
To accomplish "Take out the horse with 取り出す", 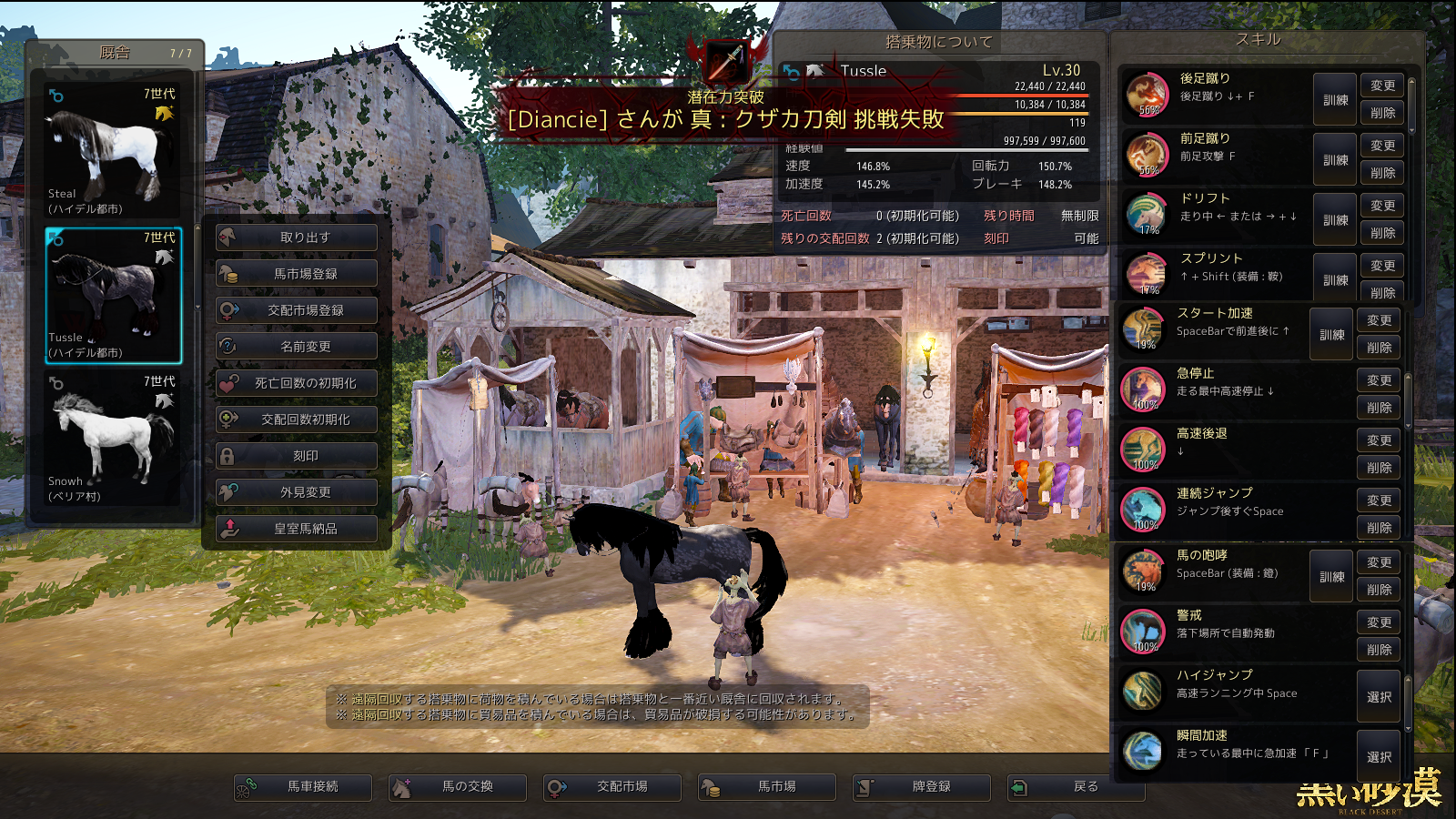I will (297, 238).
